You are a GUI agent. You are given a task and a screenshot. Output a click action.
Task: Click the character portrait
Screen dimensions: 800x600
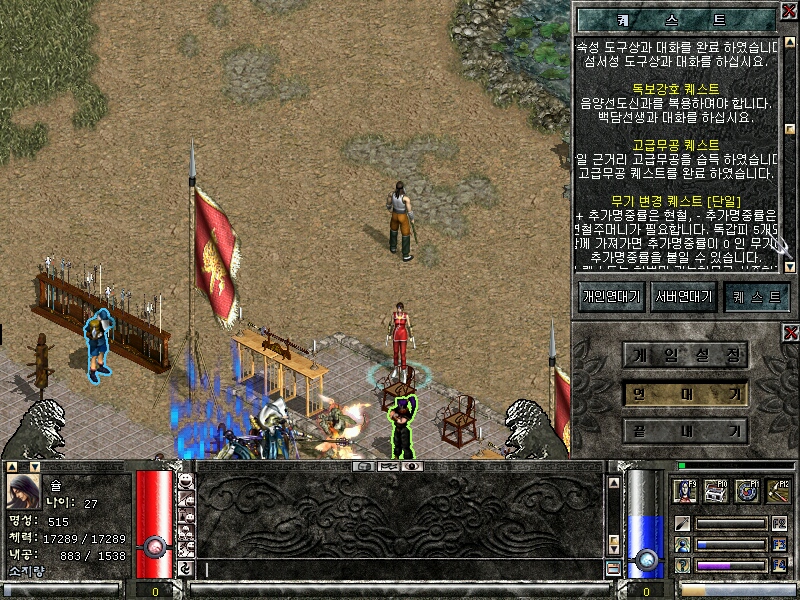[x=24, y=491]
